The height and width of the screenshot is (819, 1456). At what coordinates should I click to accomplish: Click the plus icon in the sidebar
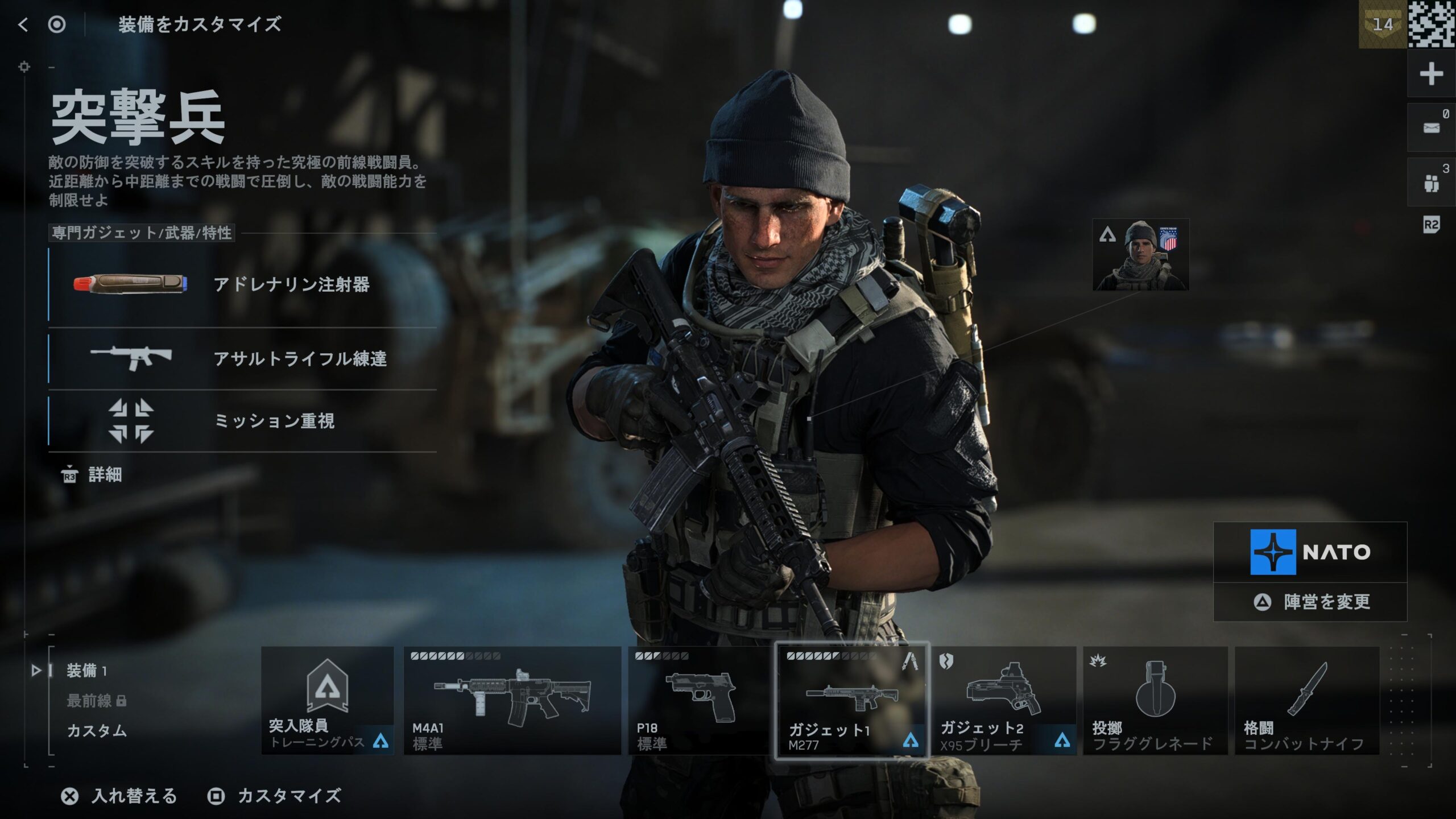coord(1431,74)
